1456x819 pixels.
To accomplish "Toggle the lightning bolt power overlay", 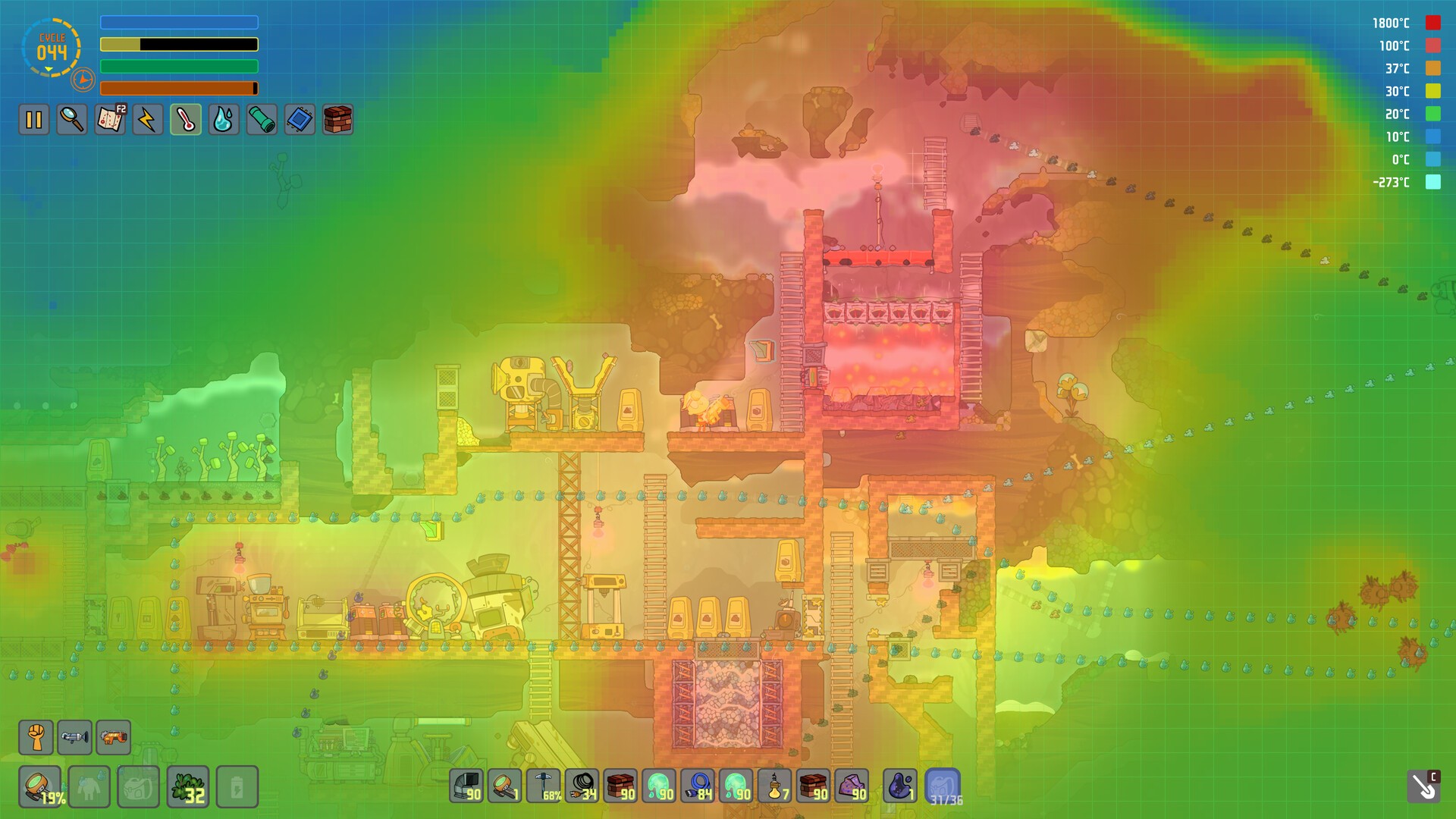I will tap(148, 120).
